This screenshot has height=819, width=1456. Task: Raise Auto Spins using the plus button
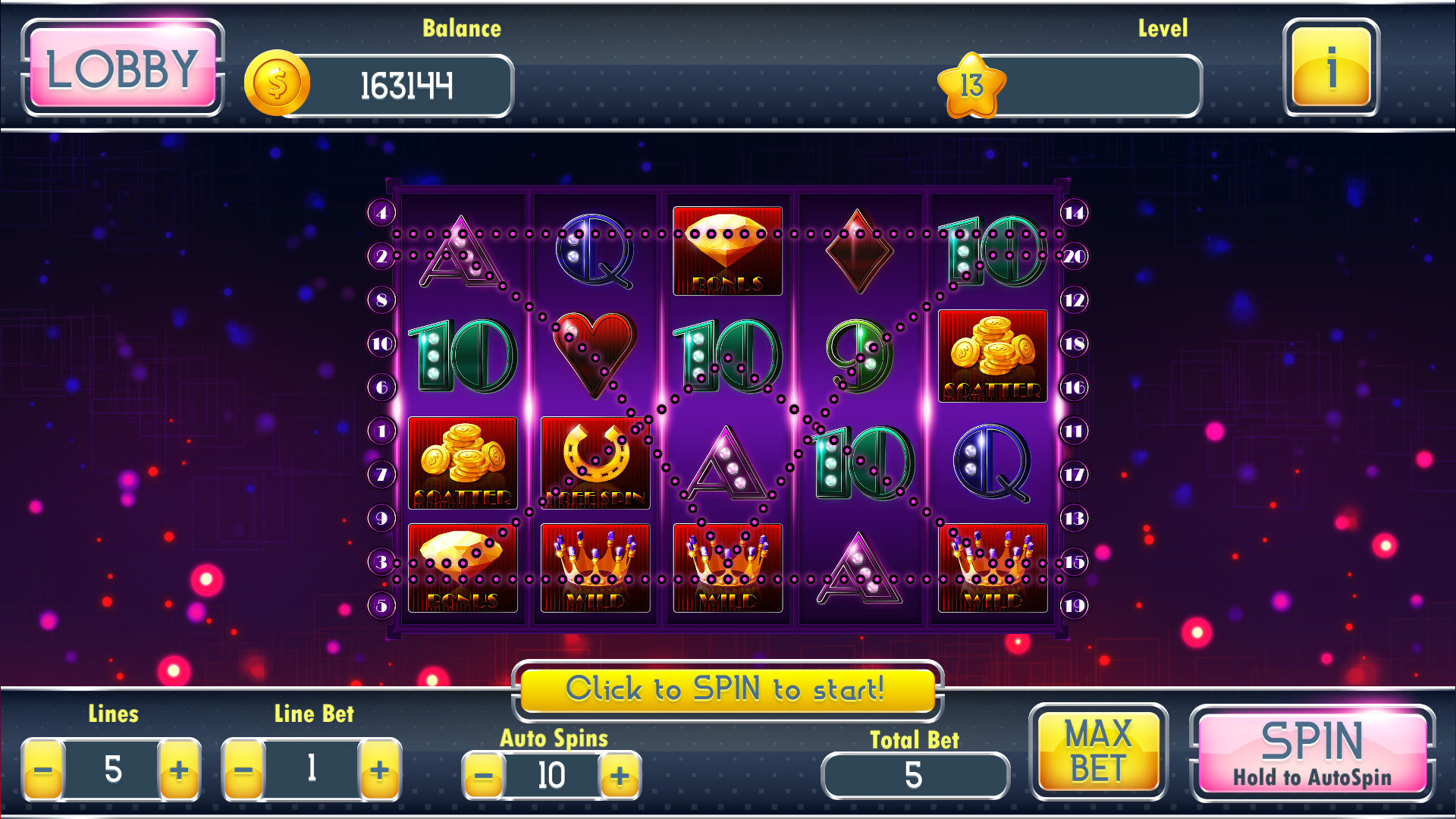[620, 776]
